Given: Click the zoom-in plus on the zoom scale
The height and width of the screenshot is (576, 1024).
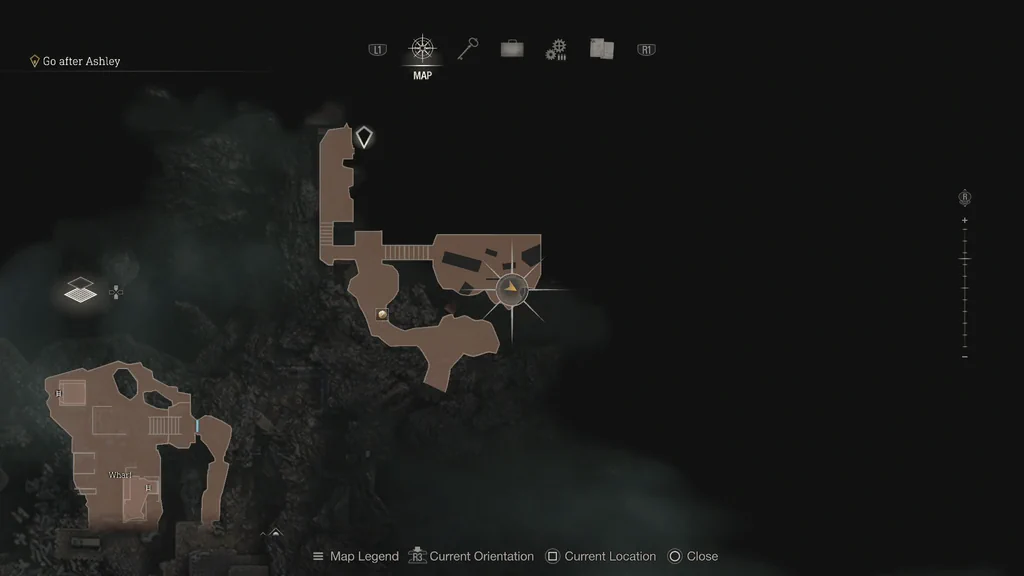Looking at the screenshot, I should (x=965, y=220).
